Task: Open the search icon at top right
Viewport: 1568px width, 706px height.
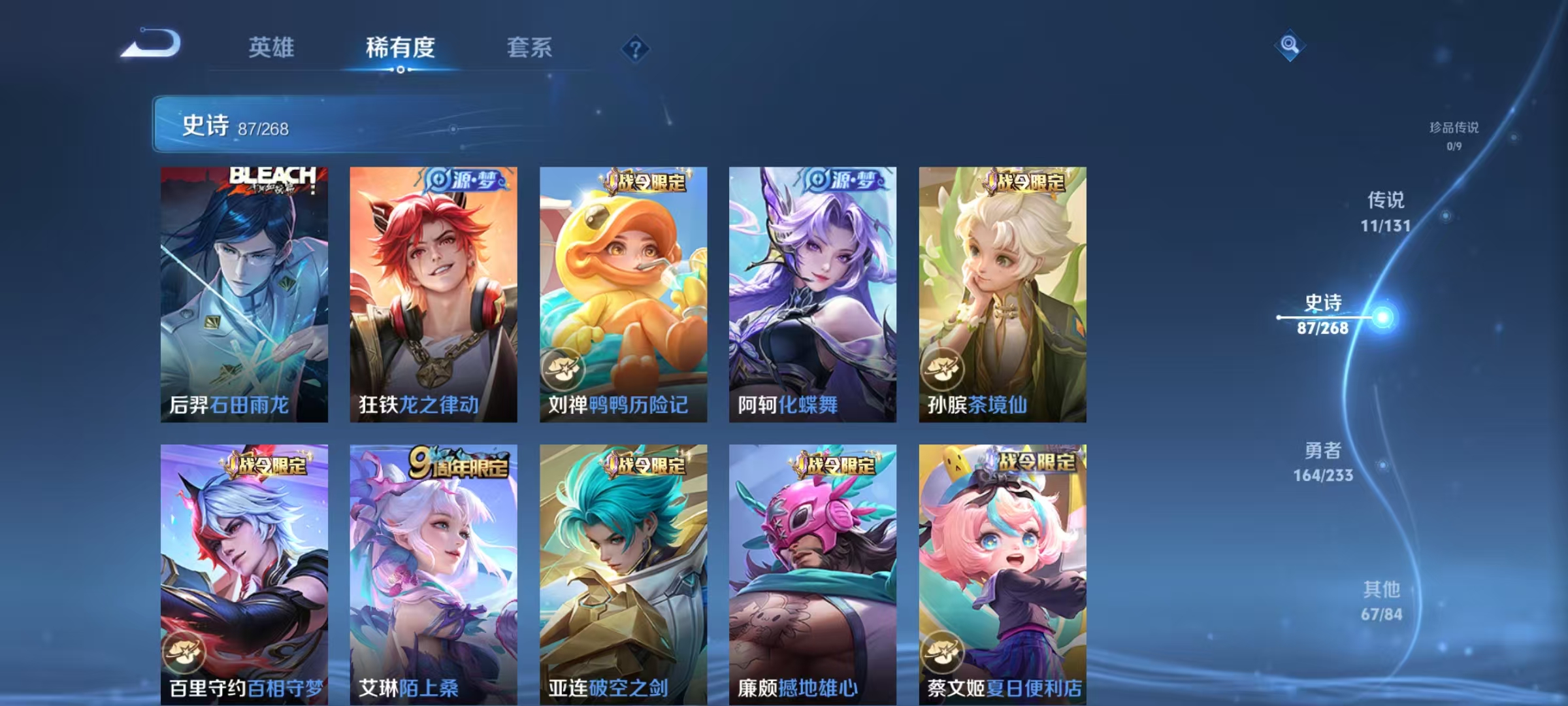Action: (x=1289, y=46)
